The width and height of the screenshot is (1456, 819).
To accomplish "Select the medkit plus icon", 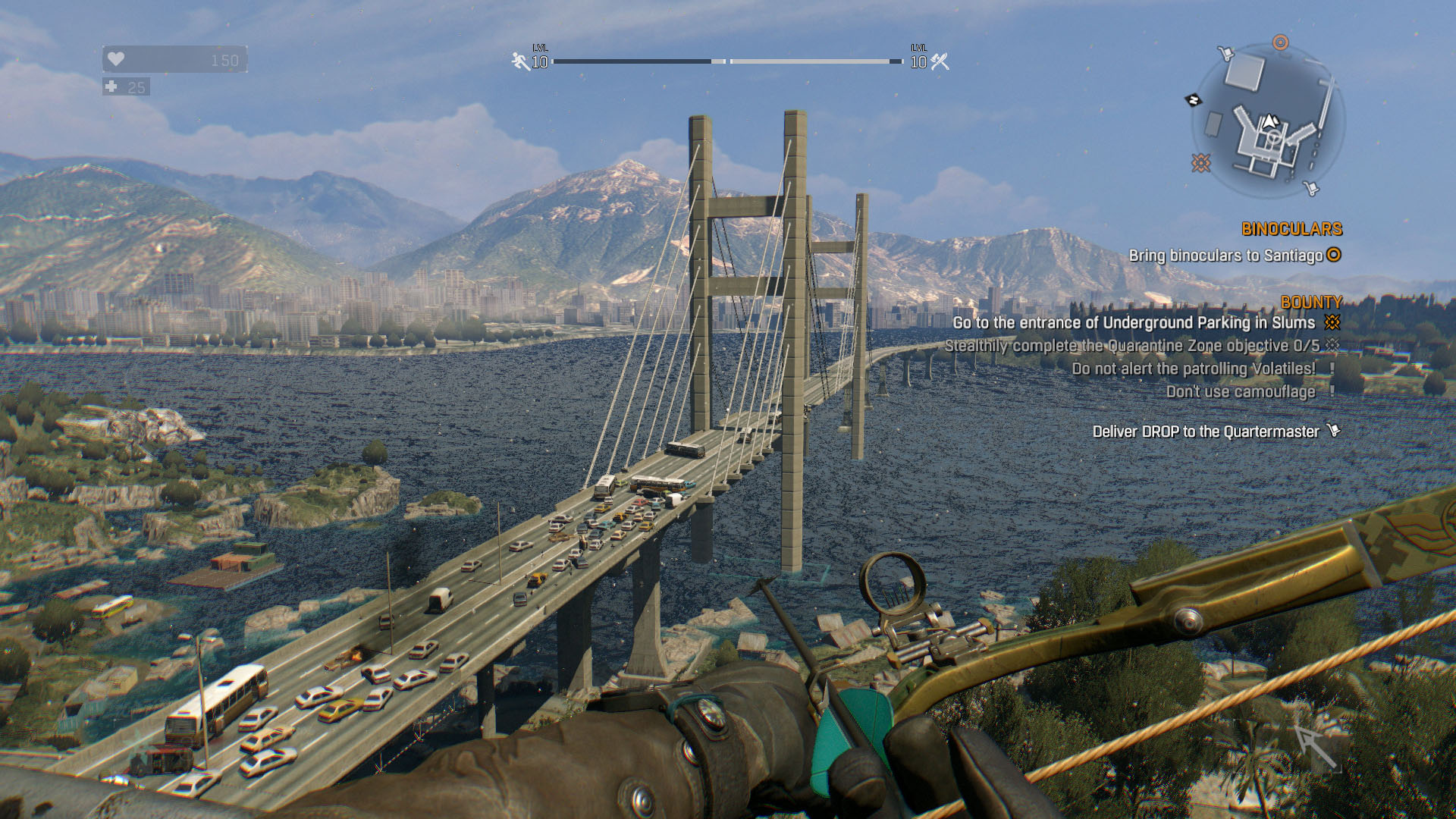I will pyautogui.click(x=111, y=86).
